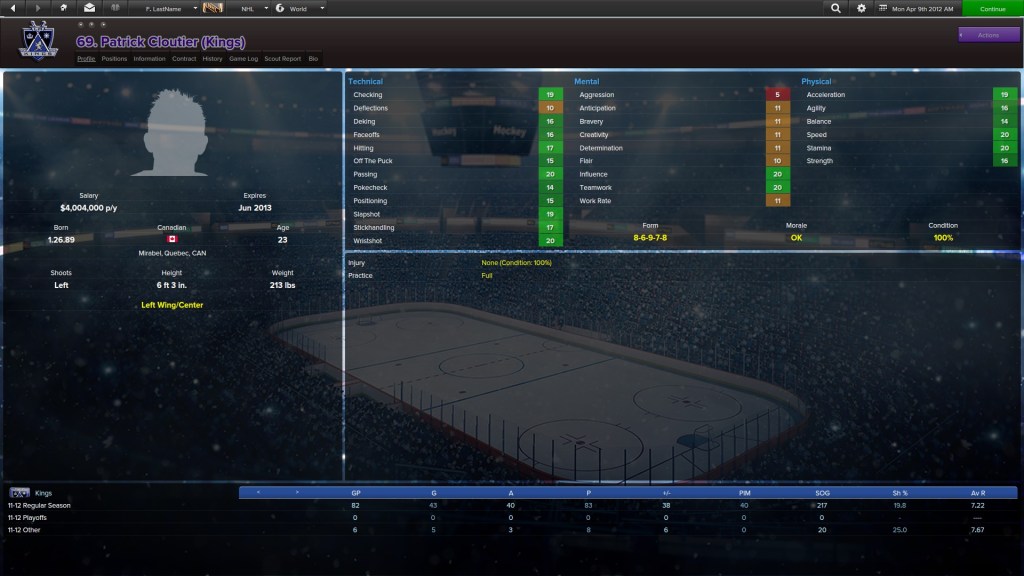Image resolution: width=1024 pixels, height=576 pixels.
Task: Open the purple Actions menu
Action: click(x=988, y=35)
